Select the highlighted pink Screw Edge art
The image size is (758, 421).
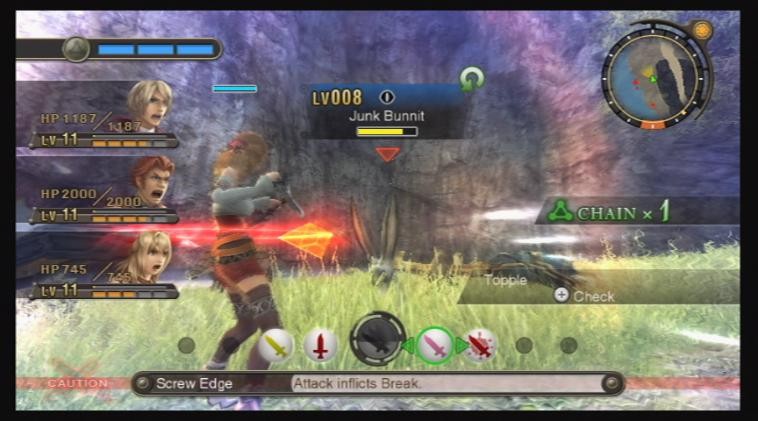(435, 345)
